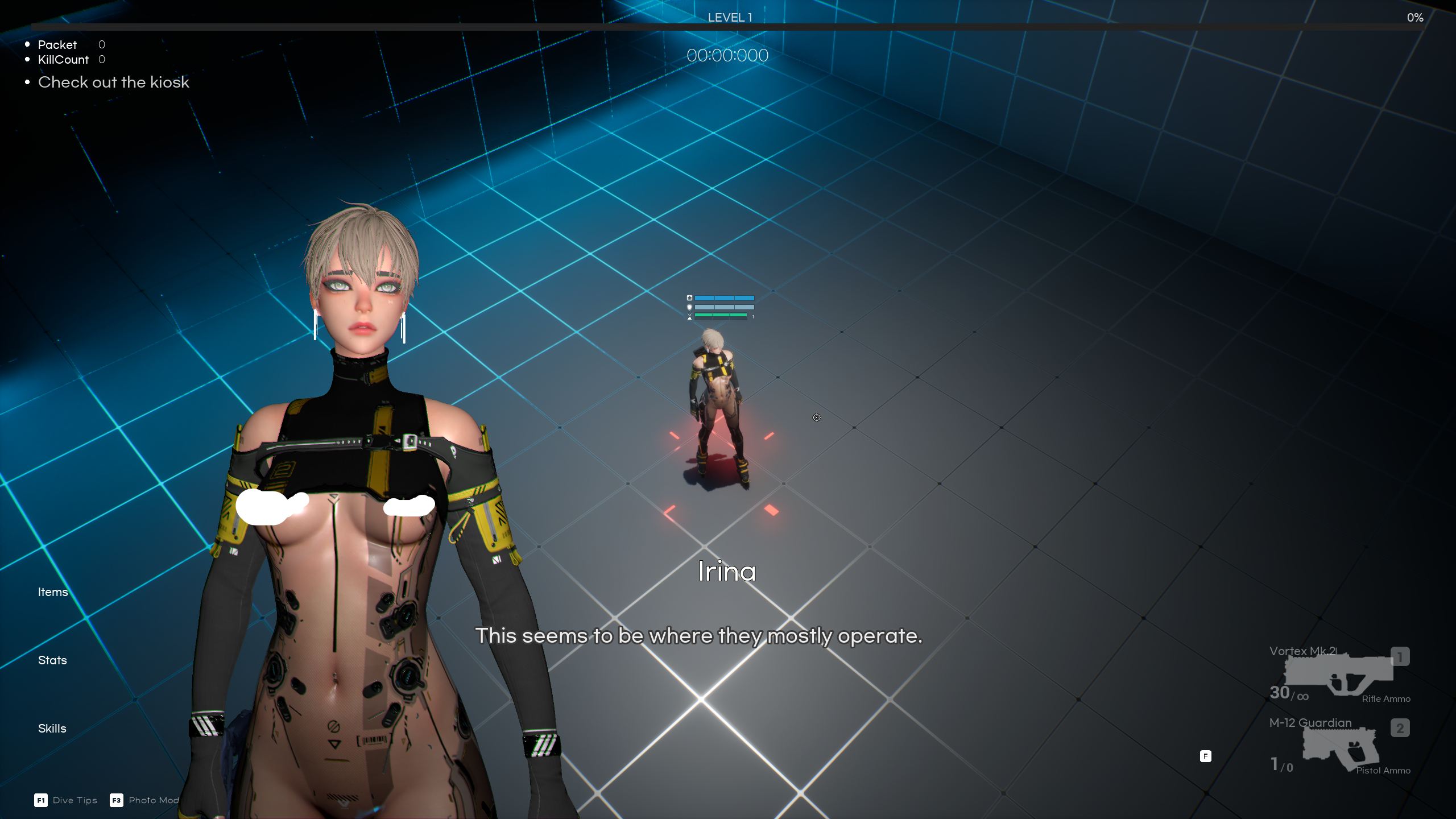
Task: Click the F interact key icon
Action: pyautogui.click(x=1205, y=756)
